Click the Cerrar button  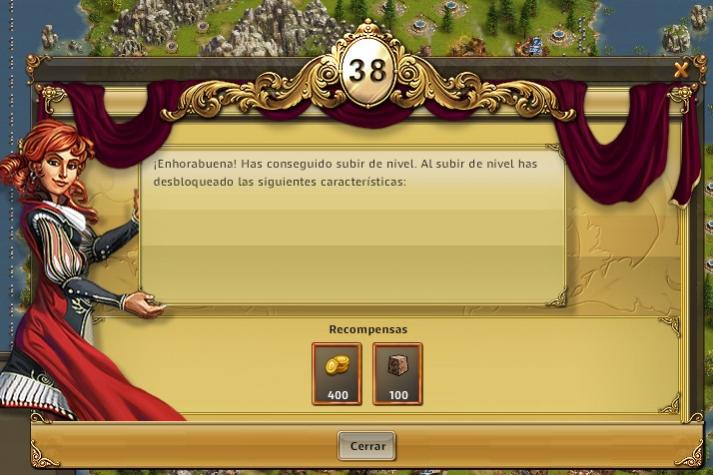point(367,445)
